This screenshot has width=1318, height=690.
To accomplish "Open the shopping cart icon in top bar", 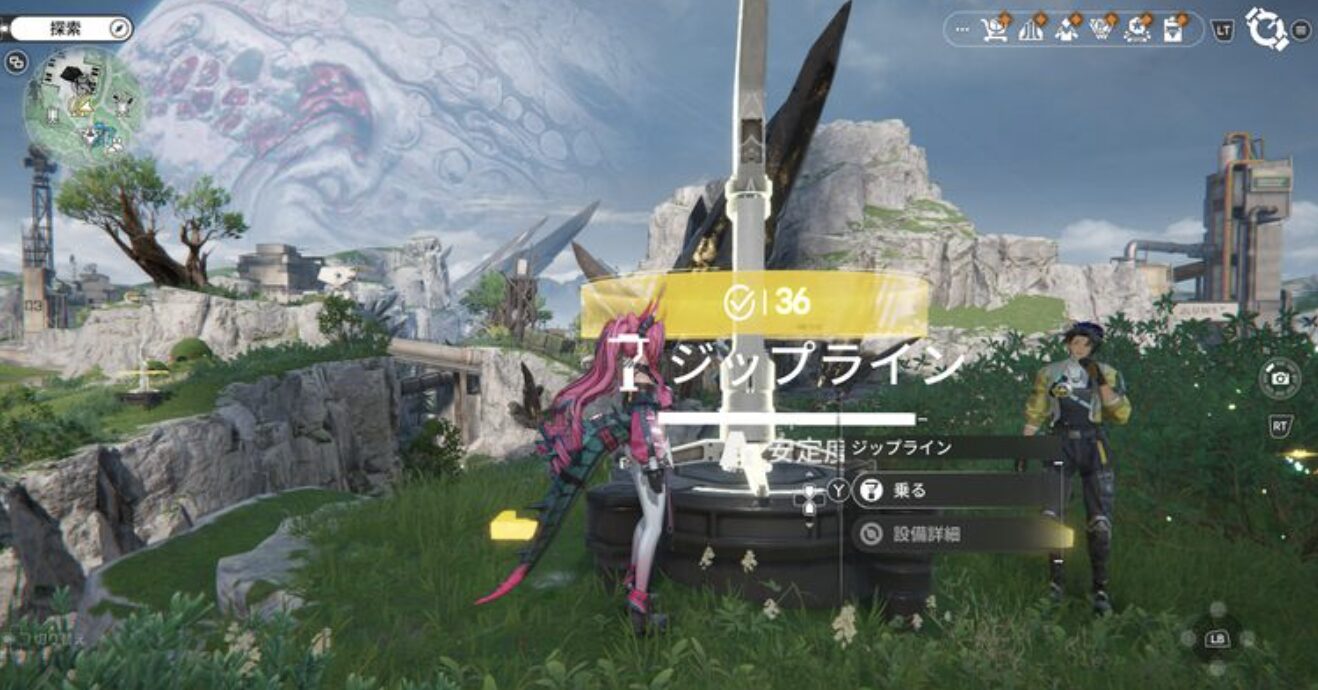I will (x=994, y=30).
